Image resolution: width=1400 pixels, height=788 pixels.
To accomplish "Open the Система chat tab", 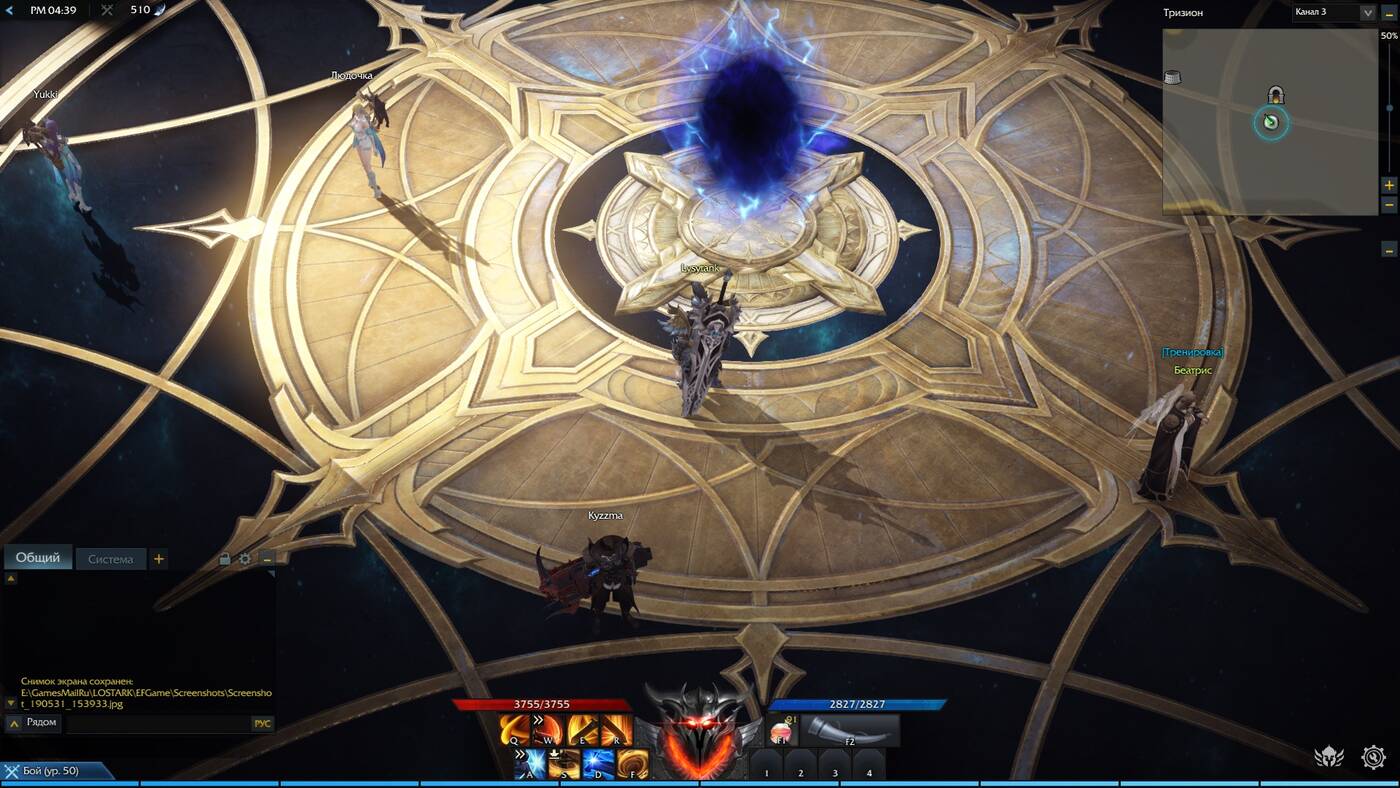I will point(110,559).
